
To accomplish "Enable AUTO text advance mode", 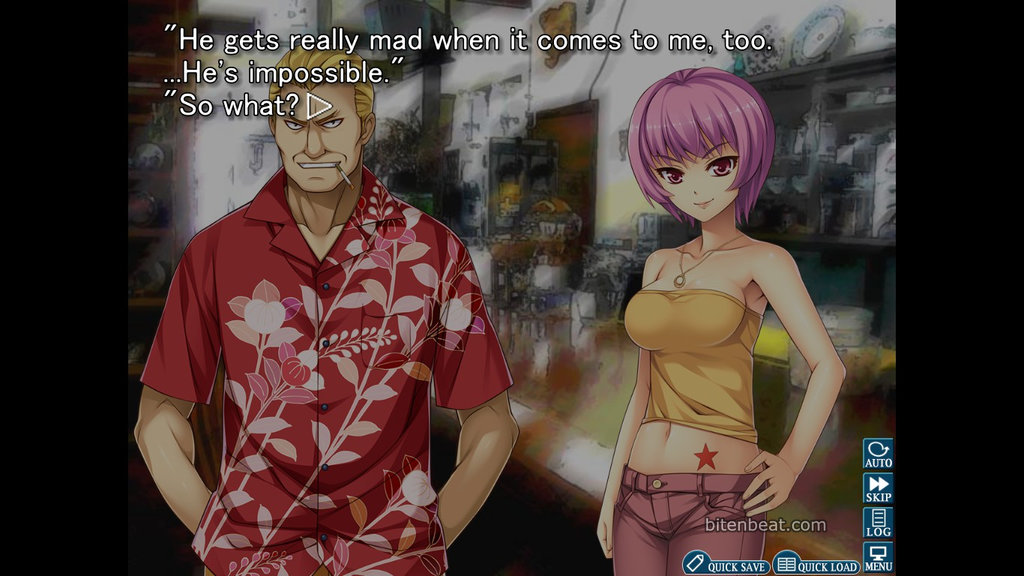I will pyautogui.click(x=878, y=454).
